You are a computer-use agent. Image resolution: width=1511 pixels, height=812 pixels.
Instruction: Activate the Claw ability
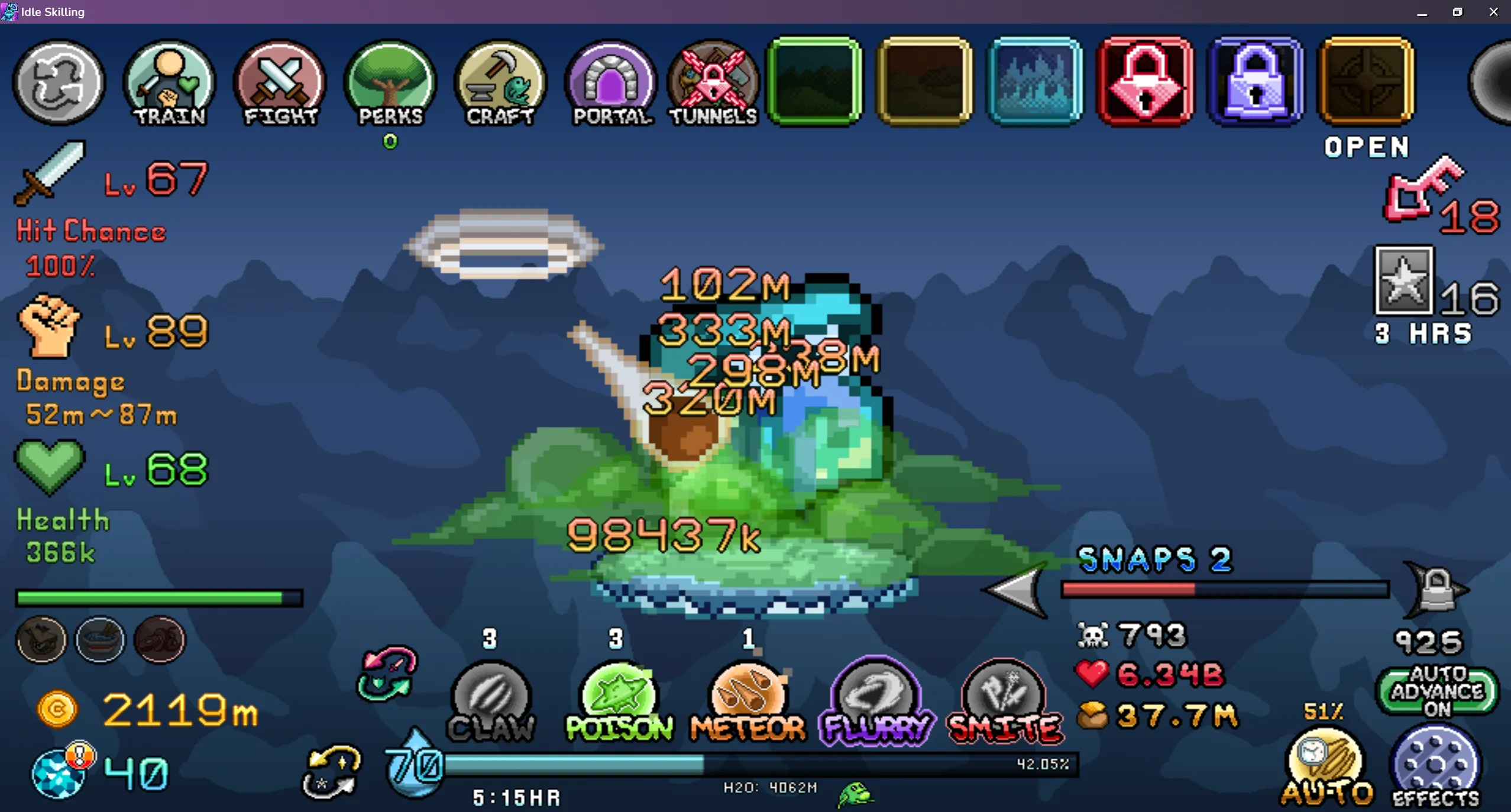click(491, 701)
